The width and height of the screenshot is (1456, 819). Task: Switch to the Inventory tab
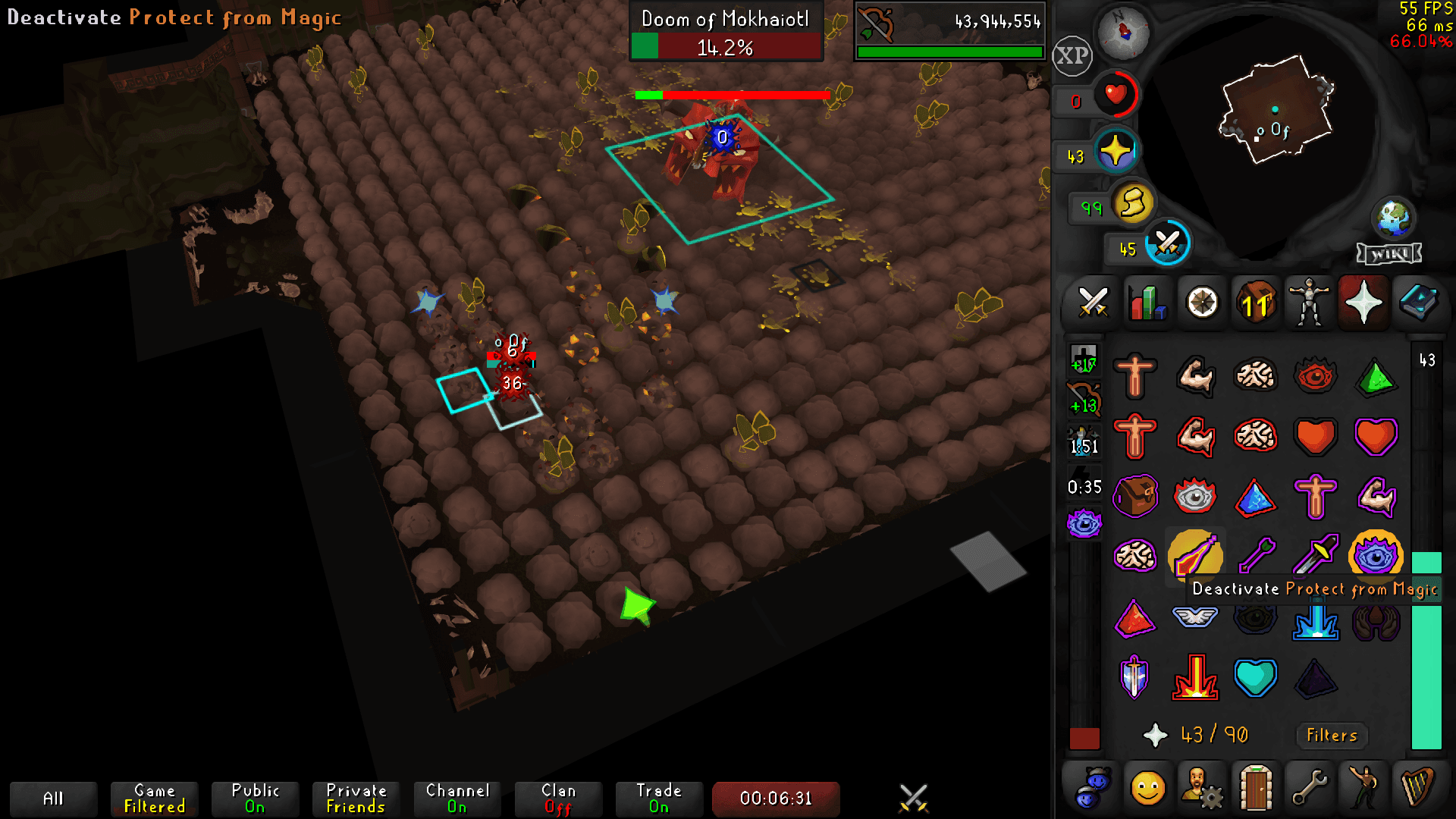coord(1255,303)
